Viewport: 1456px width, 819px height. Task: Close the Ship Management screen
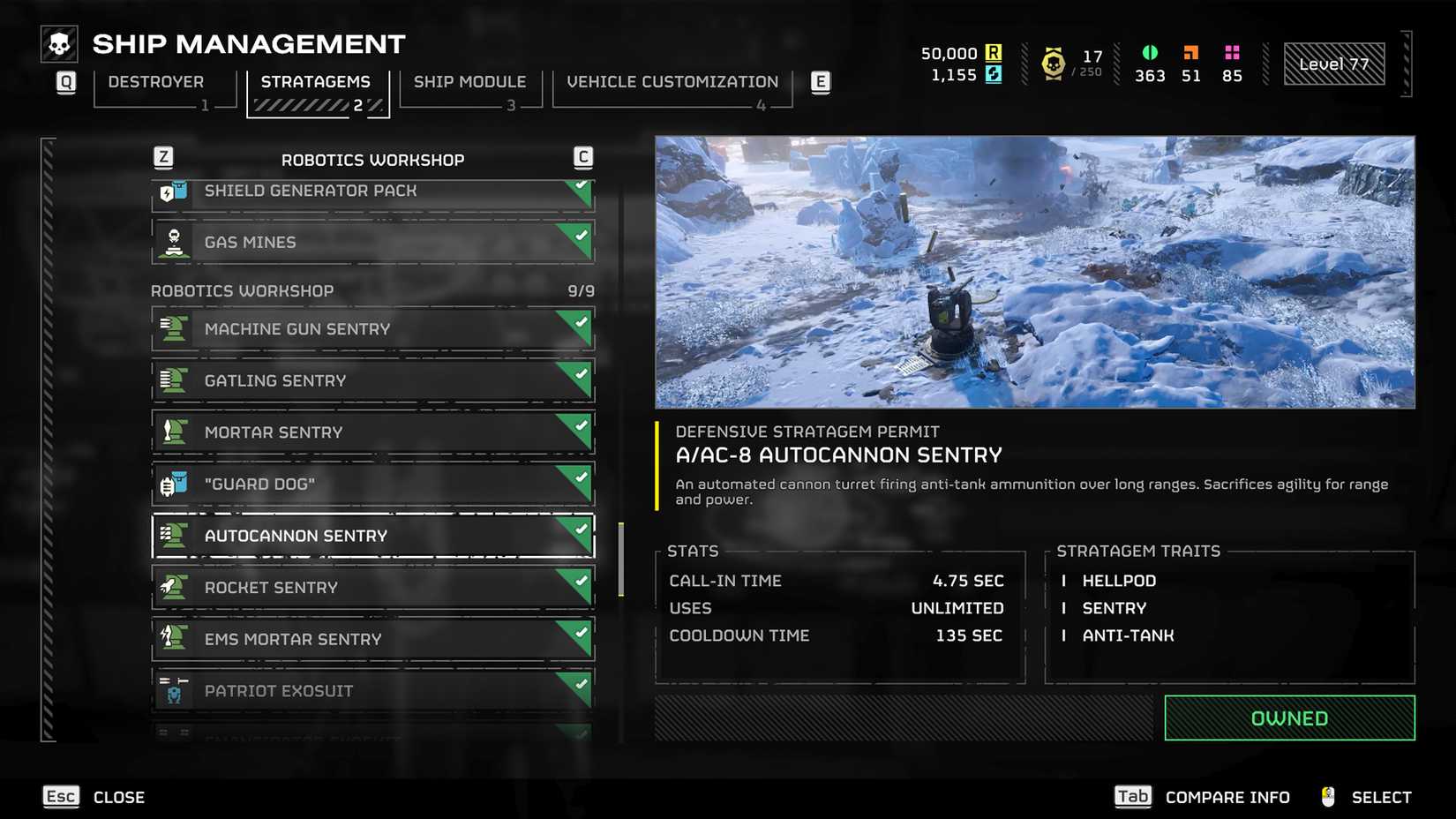[x=94, y=797]
